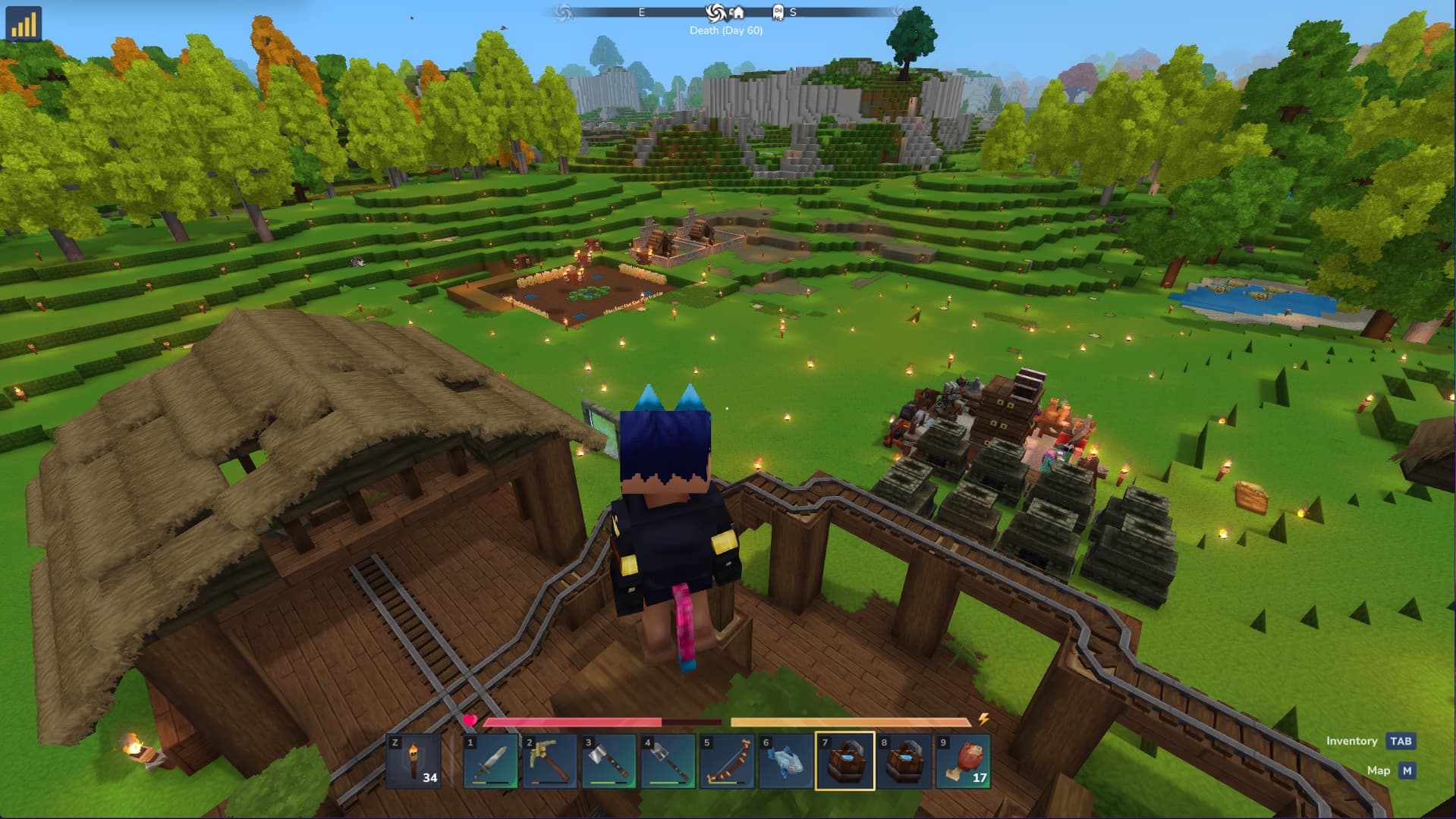Open Inventory using the TAB label

tap(1401, 741)
